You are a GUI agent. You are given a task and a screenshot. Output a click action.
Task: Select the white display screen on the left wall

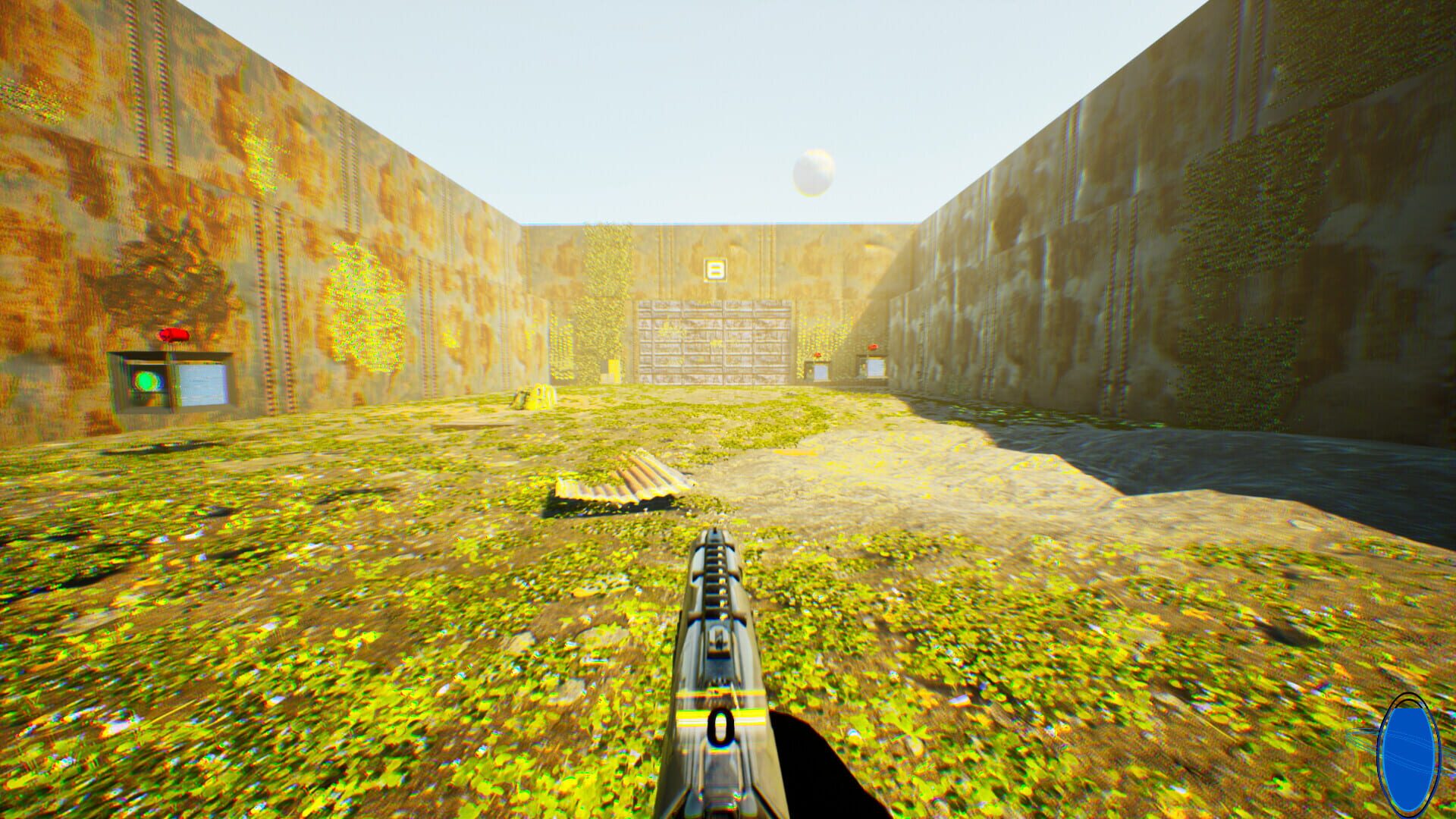(201, 385)
